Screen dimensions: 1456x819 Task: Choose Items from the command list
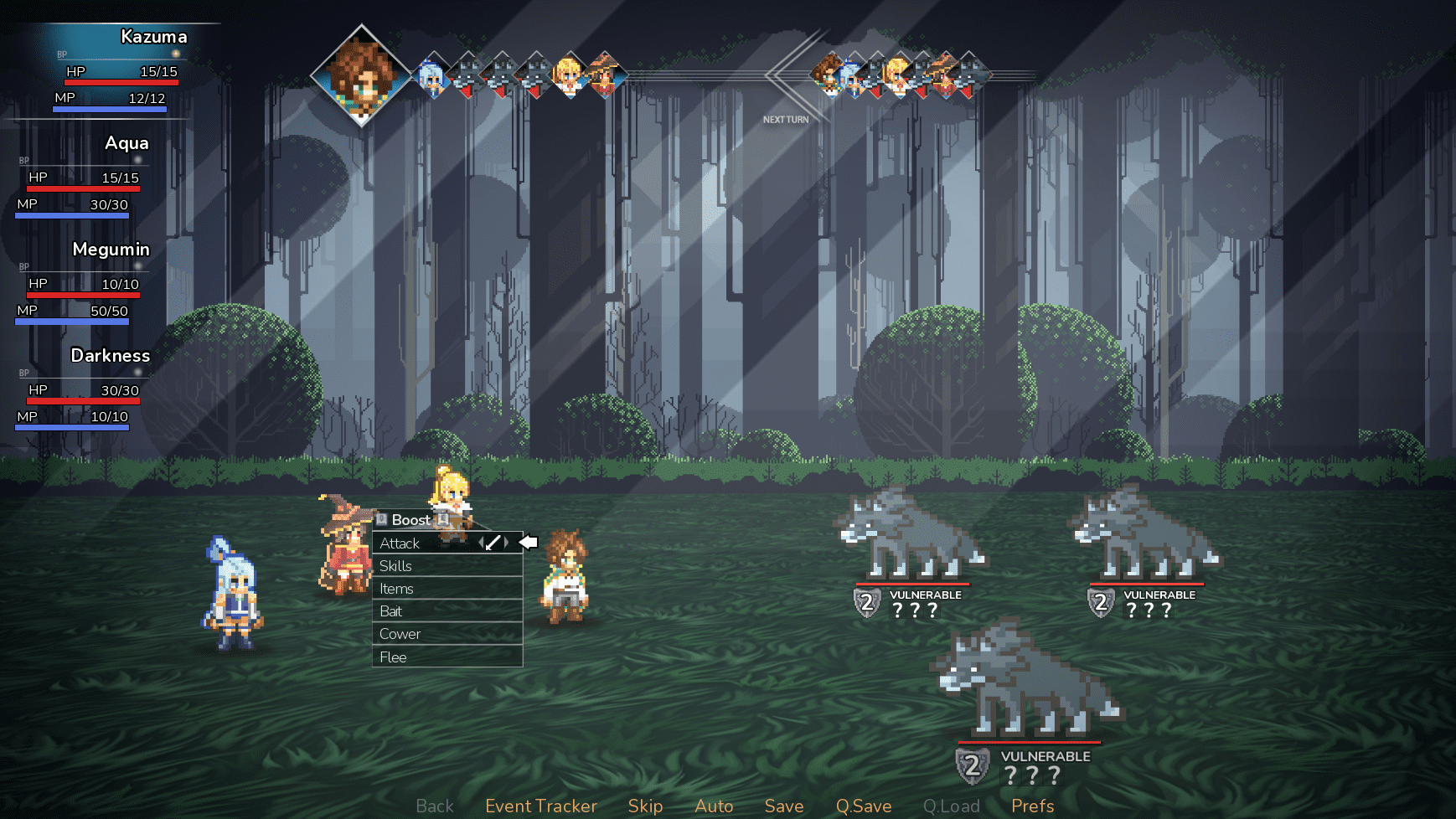pyautogui.click(x=397, y=589)
